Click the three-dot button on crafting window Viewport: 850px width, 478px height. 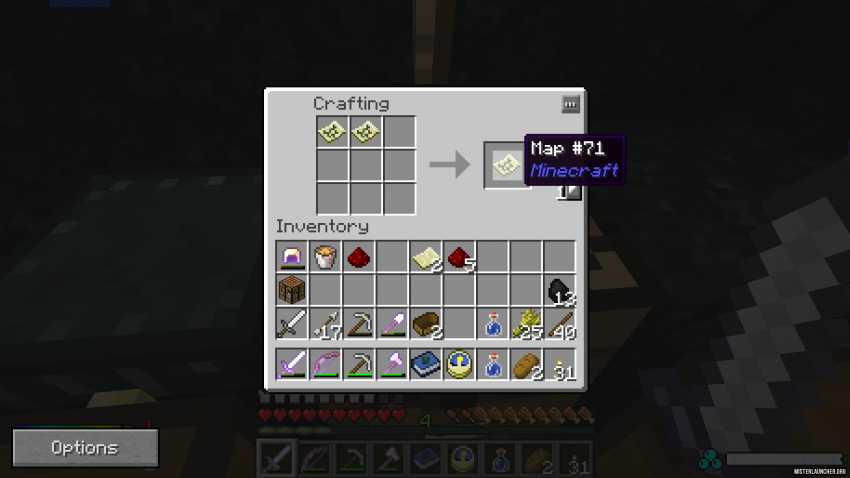click(570, 104)
